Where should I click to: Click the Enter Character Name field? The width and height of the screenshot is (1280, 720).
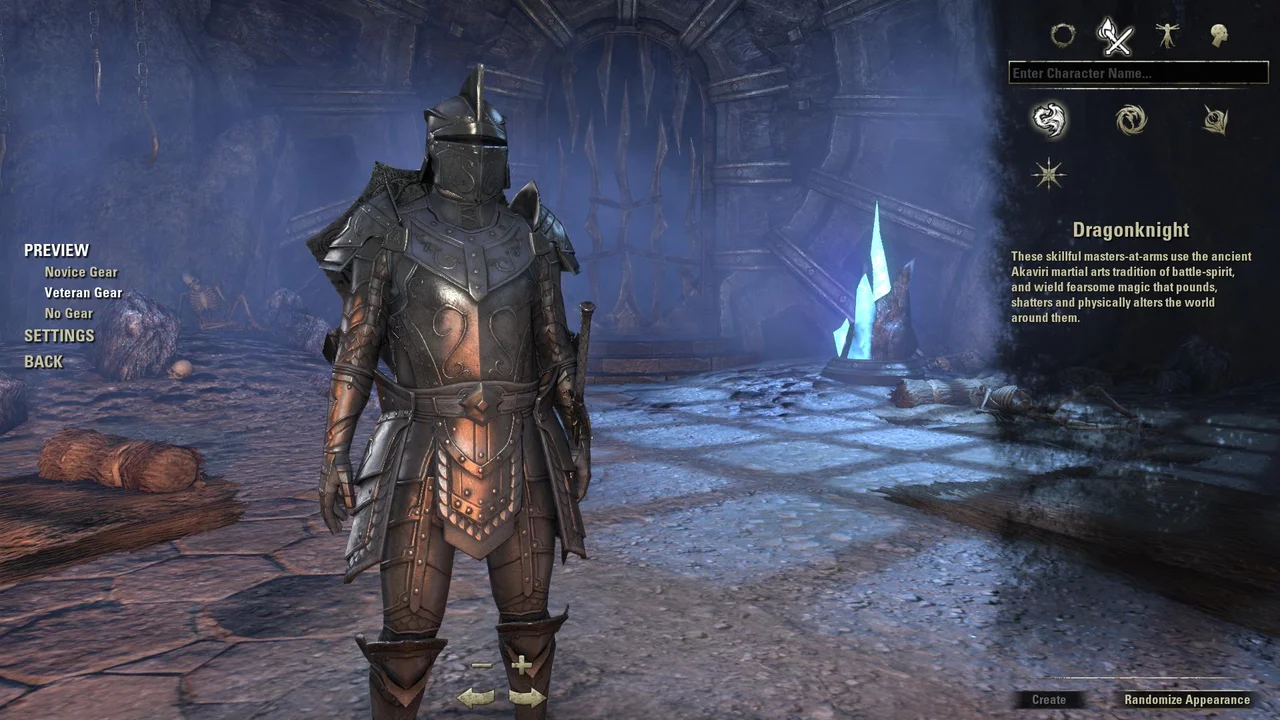tap(1137, 72)
